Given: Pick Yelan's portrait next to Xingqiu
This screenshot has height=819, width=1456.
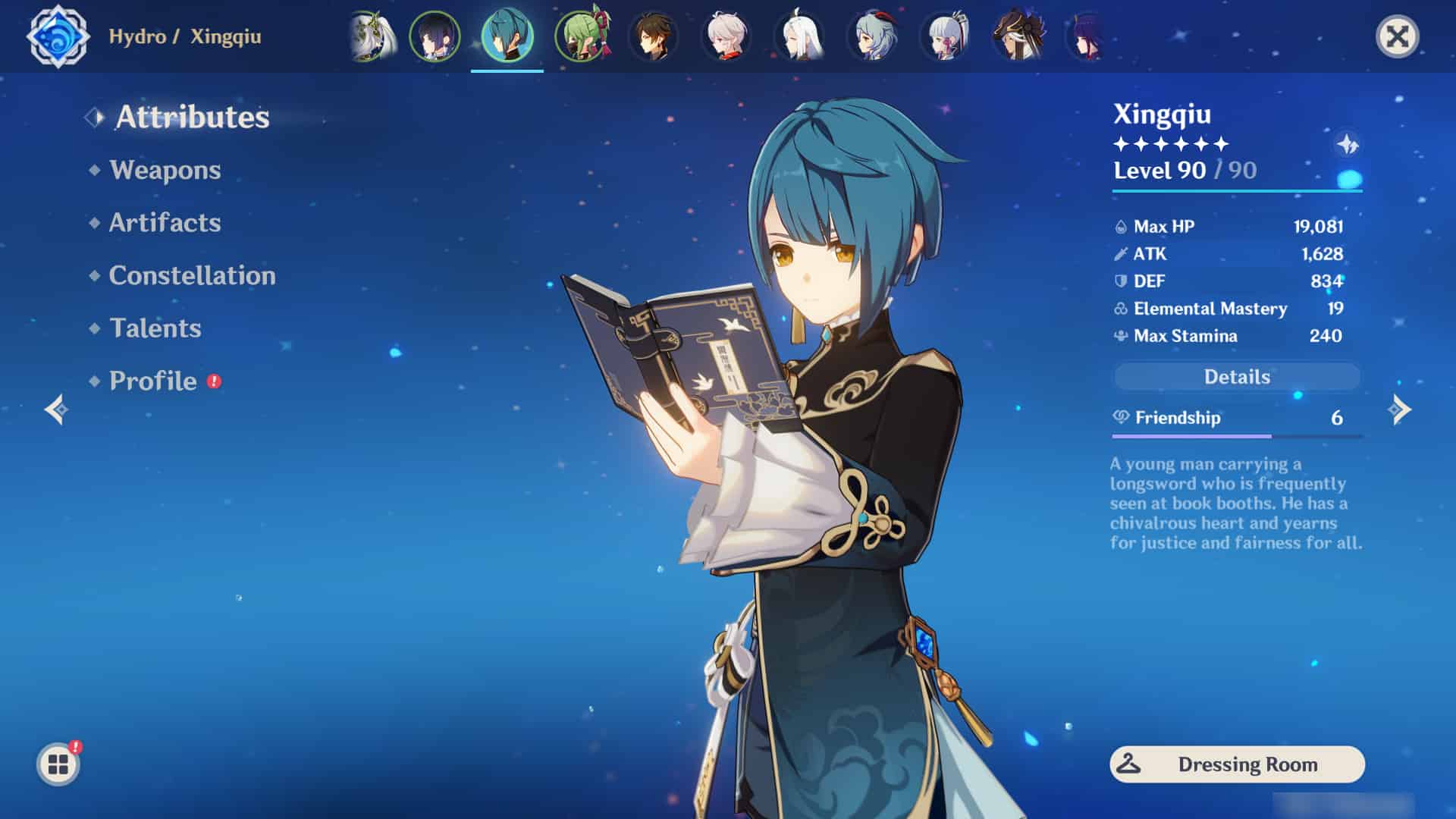Looking at the screenshot, I should pos(435,36).
